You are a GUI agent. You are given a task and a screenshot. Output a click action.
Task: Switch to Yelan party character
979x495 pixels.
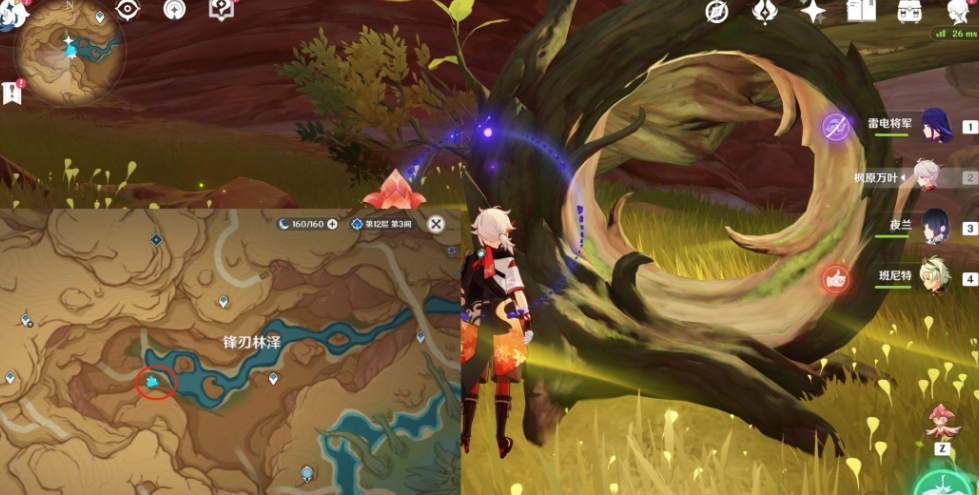tap(935, 227)
